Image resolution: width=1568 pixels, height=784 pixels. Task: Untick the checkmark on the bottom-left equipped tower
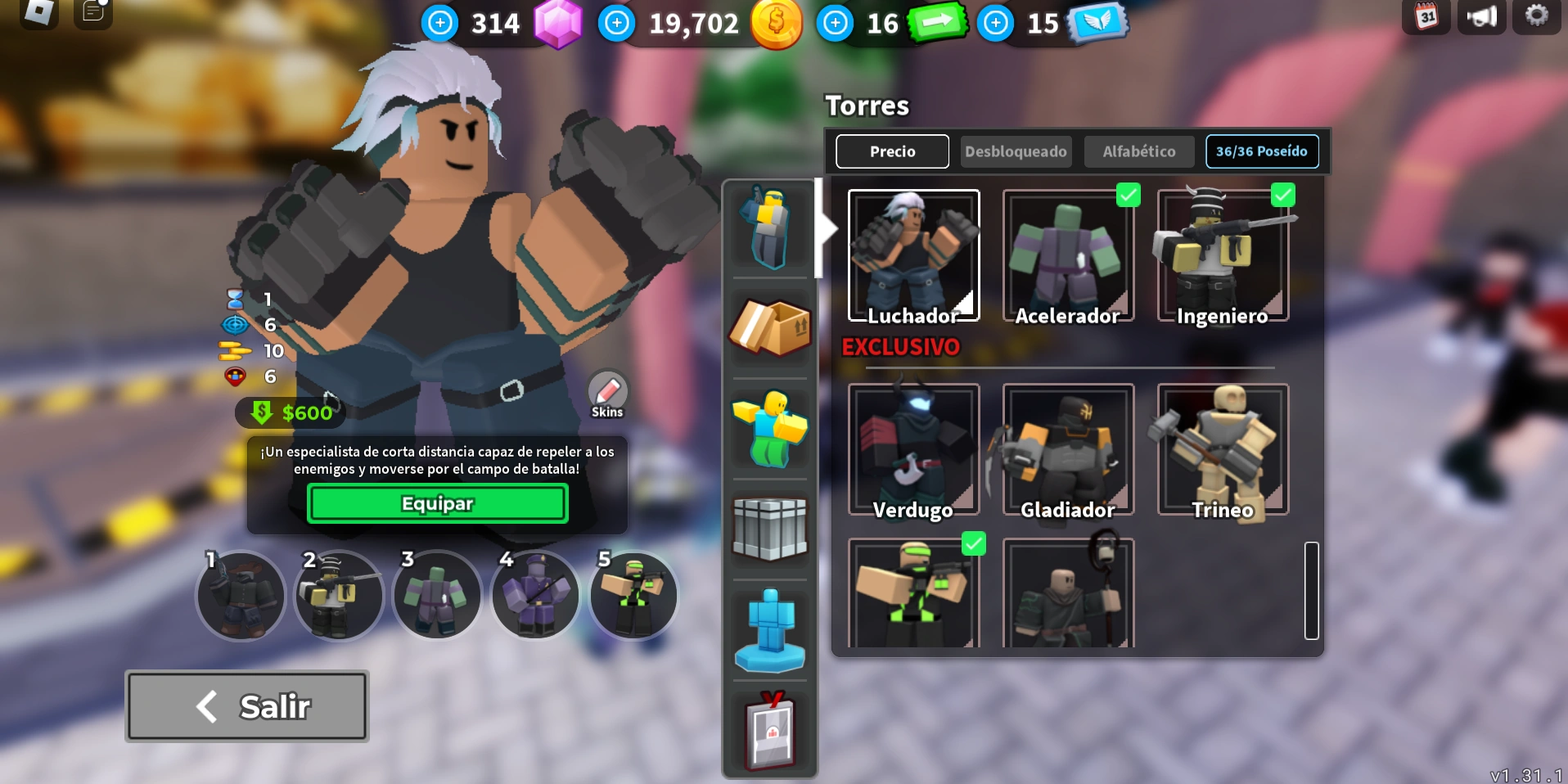click(974, 543)
